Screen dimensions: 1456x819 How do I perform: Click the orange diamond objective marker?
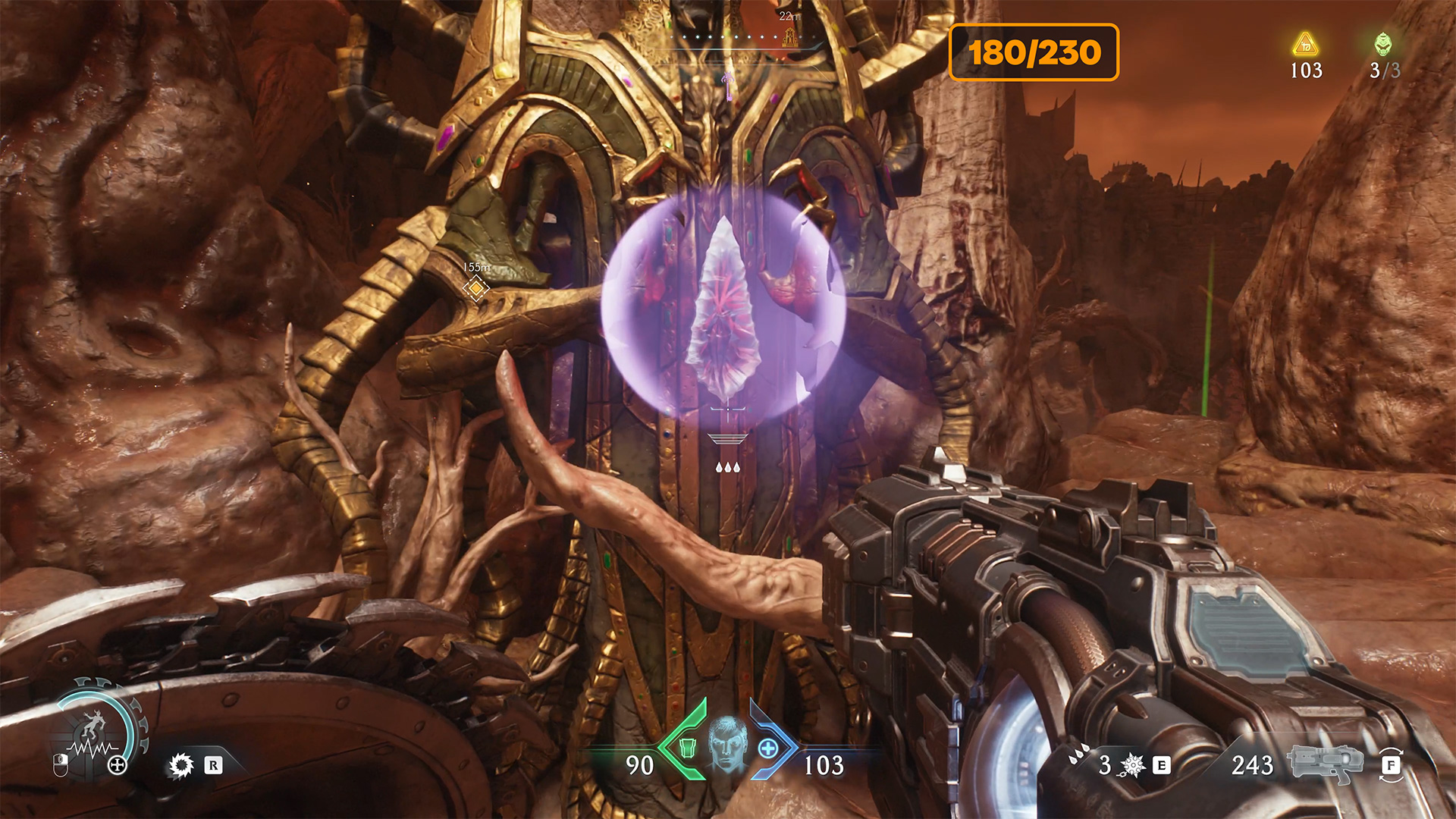(x=476, y=288)
